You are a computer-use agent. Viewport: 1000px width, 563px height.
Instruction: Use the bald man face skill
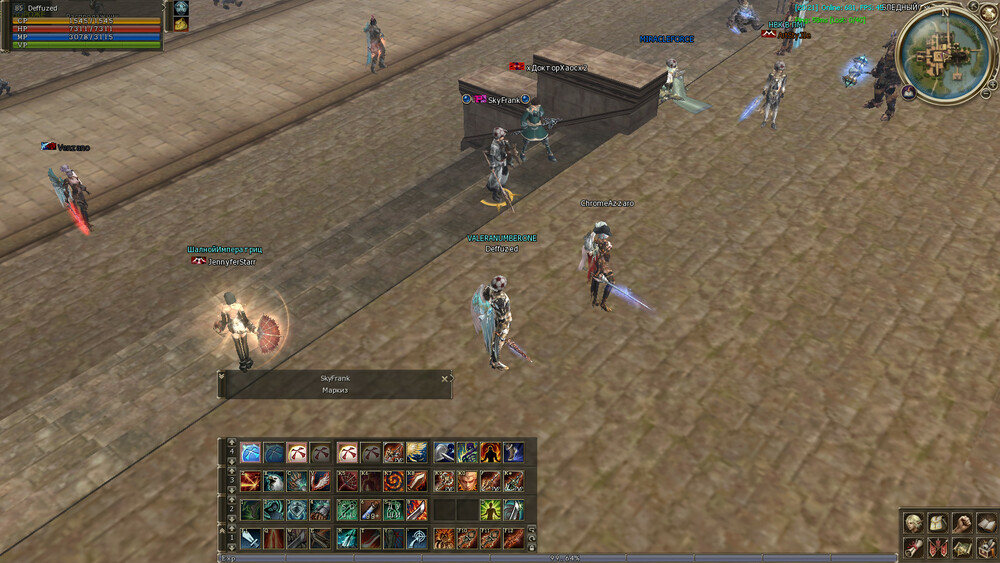click(467, 481)
